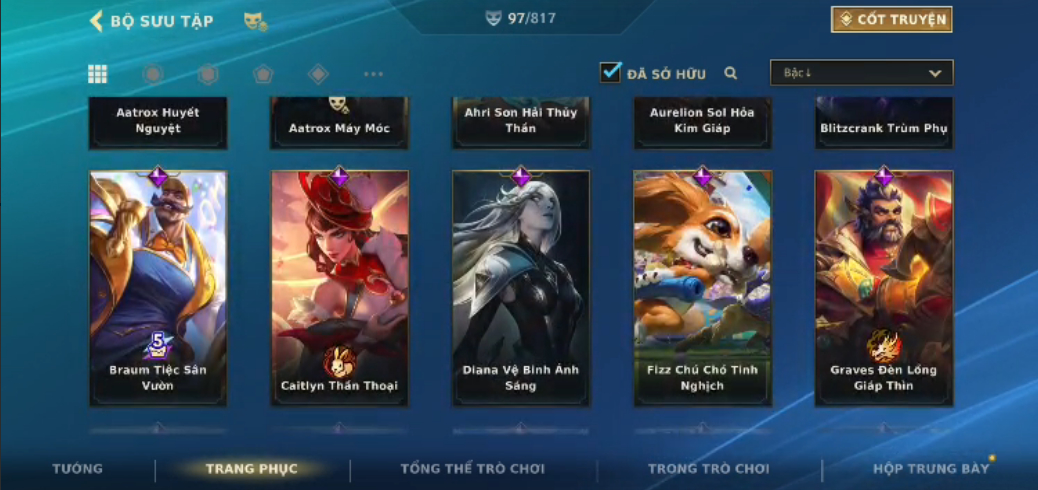Screen dimensions: 1038x490
Task: Toggle the Đã Sở Hữu checkbox
Action: [x=610, y=73]
